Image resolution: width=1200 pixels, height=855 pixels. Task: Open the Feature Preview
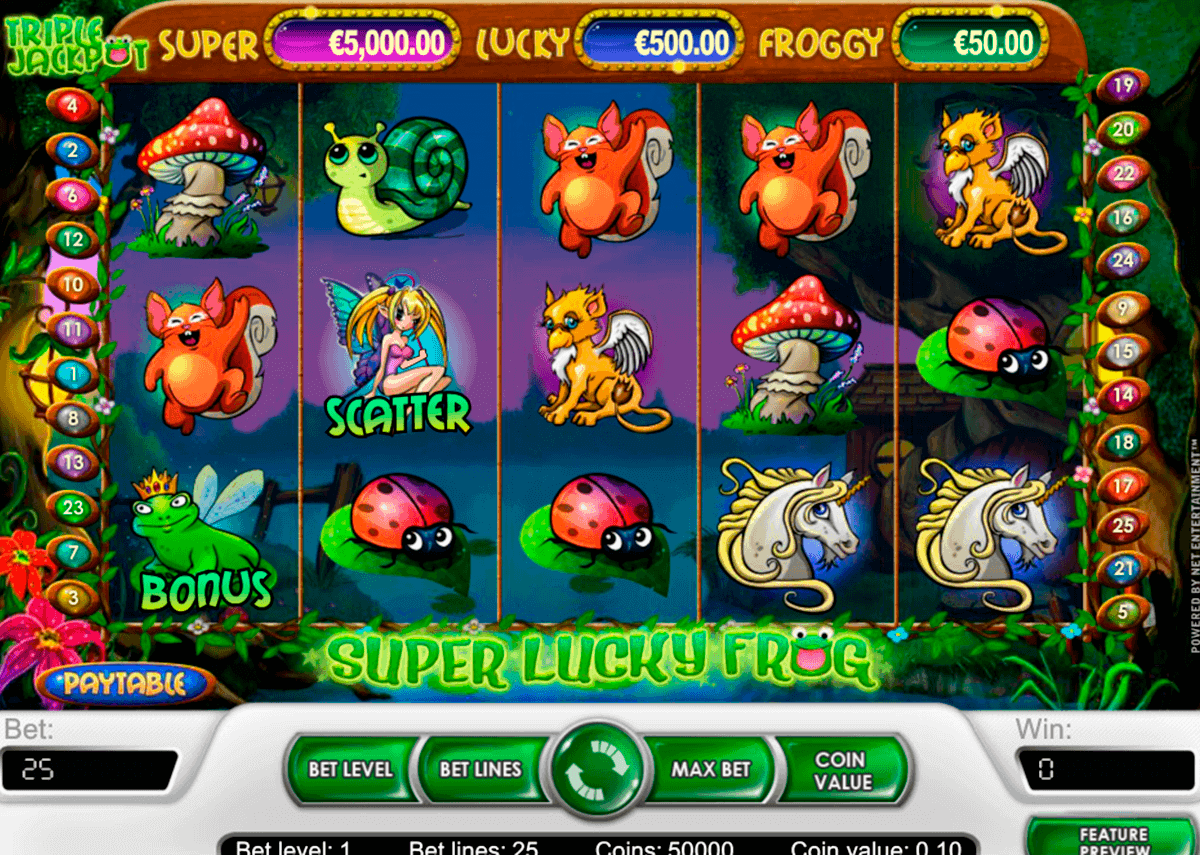click(x=1113, y=840)
